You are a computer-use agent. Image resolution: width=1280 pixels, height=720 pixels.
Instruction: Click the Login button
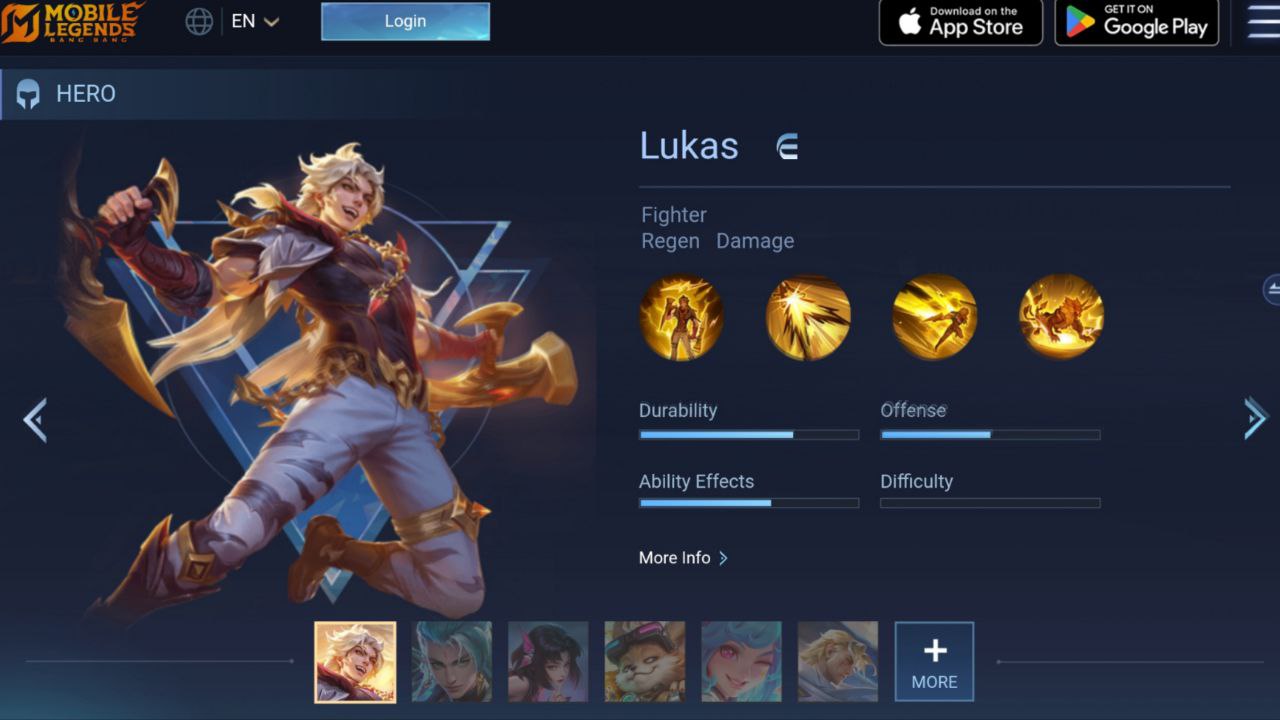(405, 21)
